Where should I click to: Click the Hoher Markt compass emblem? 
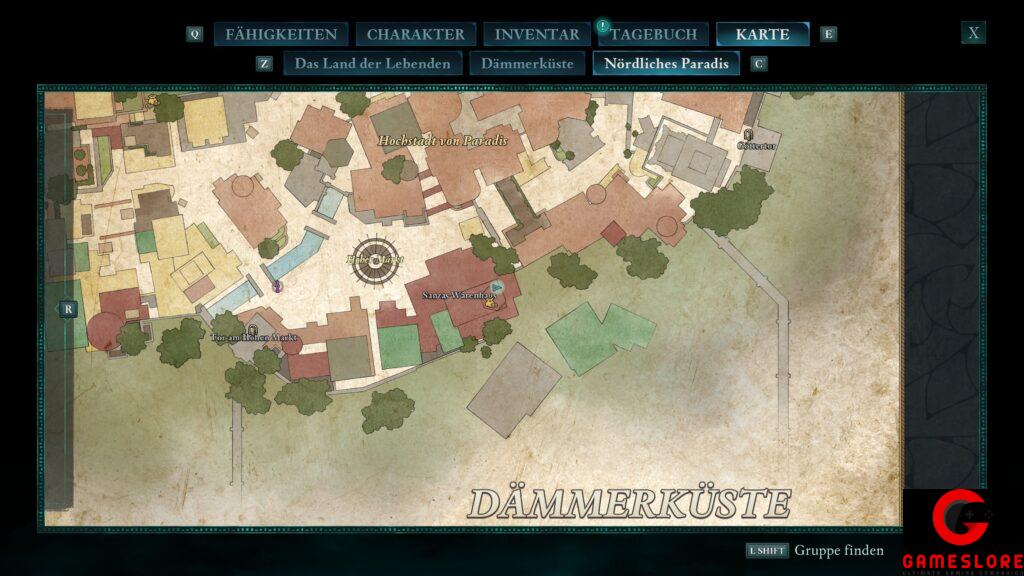[x=373, y=260]
